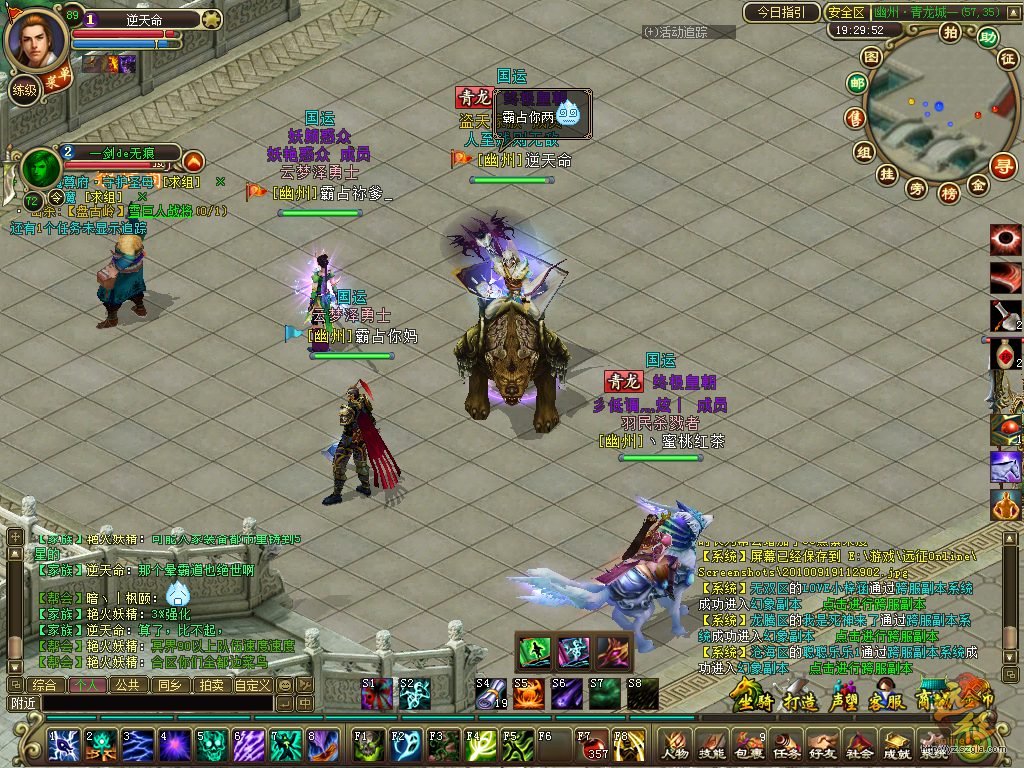Open the 组 team button

(864, 152)
